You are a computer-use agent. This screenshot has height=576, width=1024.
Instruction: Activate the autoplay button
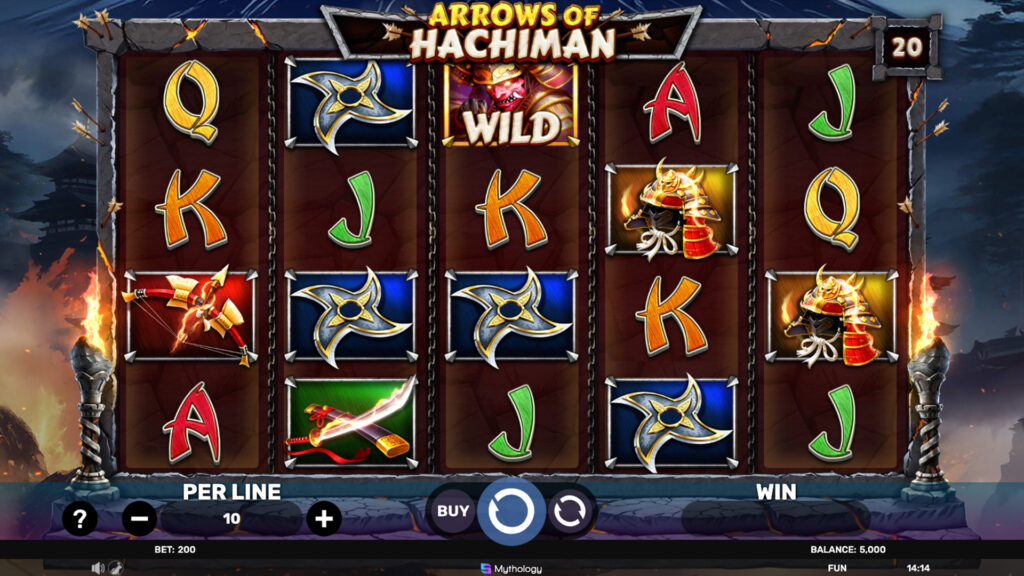(569, 511)
